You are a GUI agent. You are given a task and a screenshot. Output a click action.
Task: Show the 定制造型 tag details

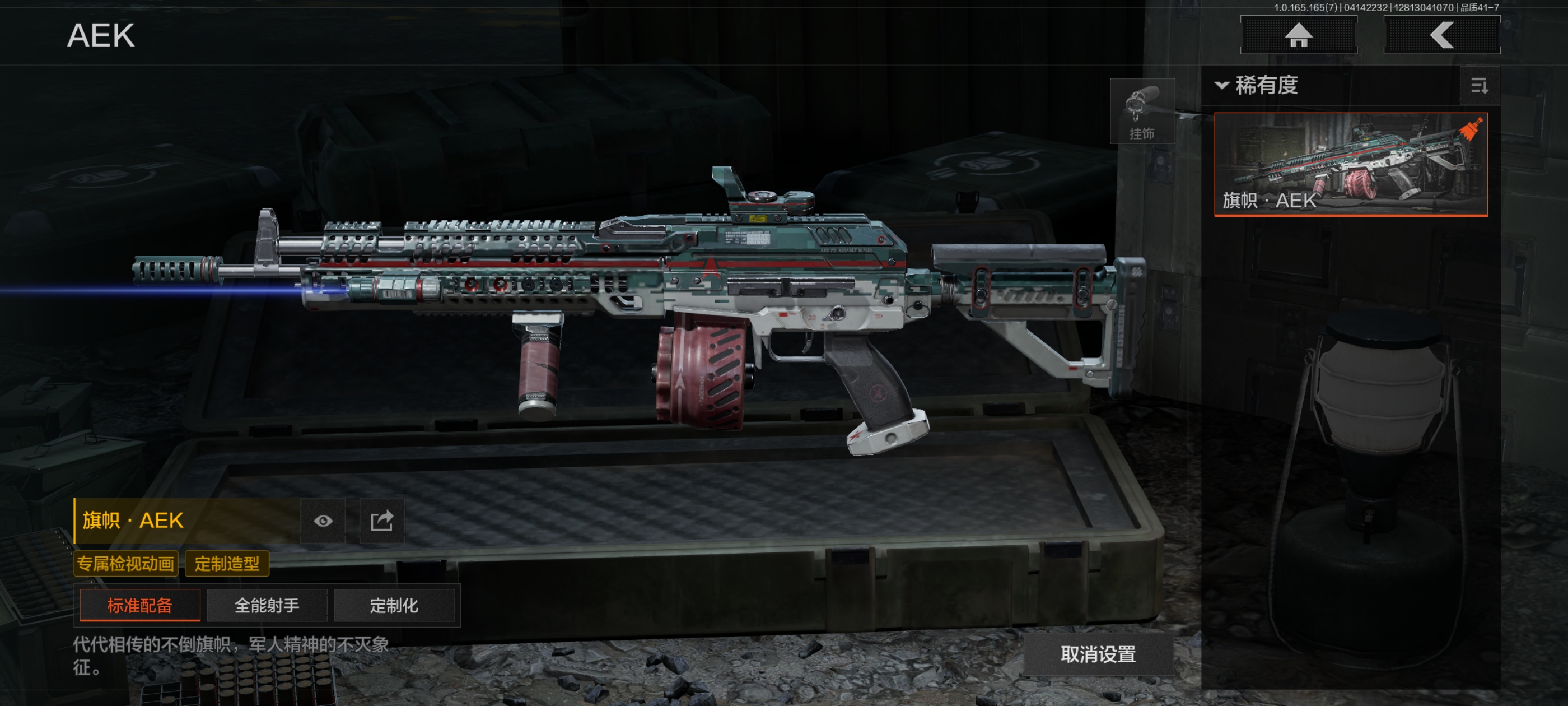pyautogui.click(x=226, y=564)
